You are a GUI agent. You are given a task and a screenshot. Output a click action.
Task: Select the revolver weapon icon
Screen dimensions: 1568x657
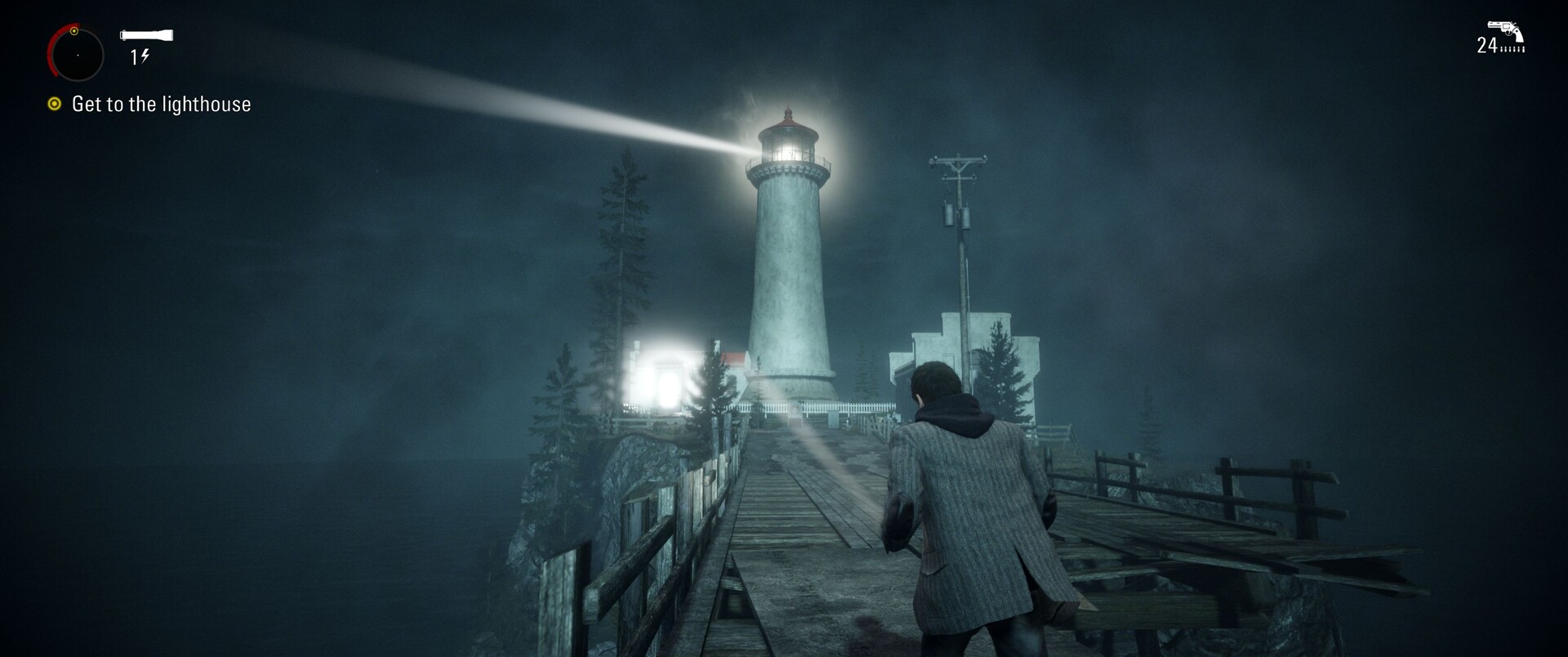pyautogui.click(x=1505, y=30)
